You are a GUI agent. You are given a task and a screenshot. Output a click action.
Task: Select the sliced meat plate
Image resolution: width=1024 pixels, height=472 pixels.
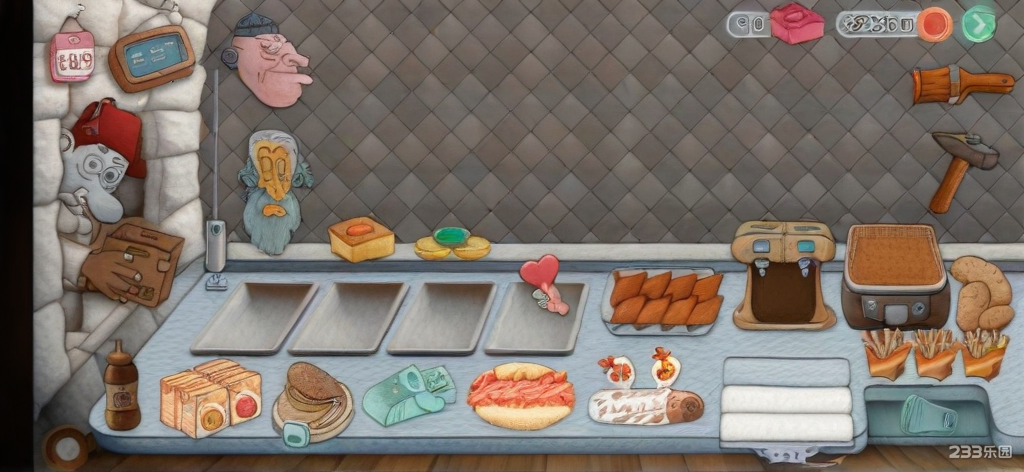[x=520, y=394]
